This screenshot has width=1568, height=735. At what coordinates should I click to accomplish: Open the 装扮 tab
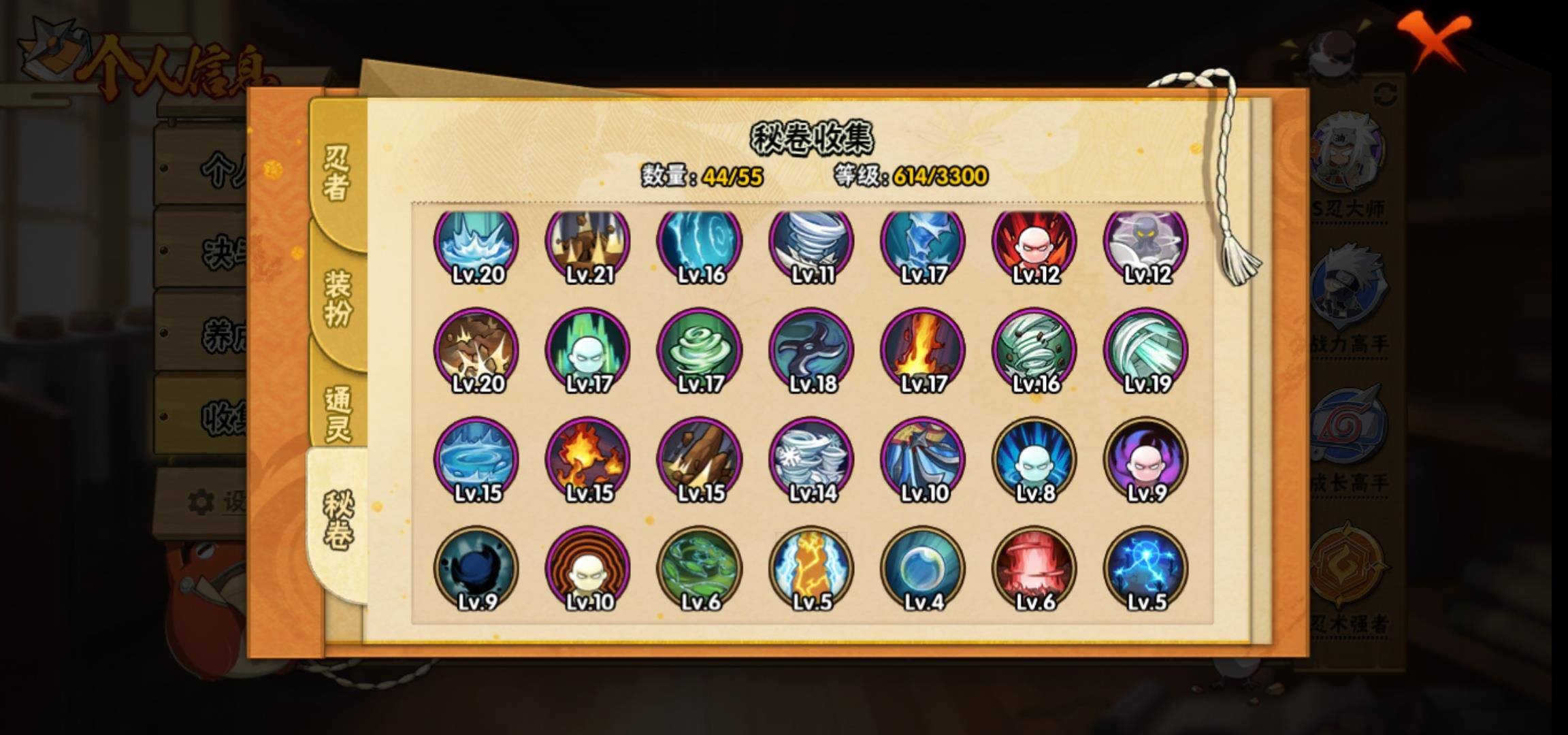(338, 298)
